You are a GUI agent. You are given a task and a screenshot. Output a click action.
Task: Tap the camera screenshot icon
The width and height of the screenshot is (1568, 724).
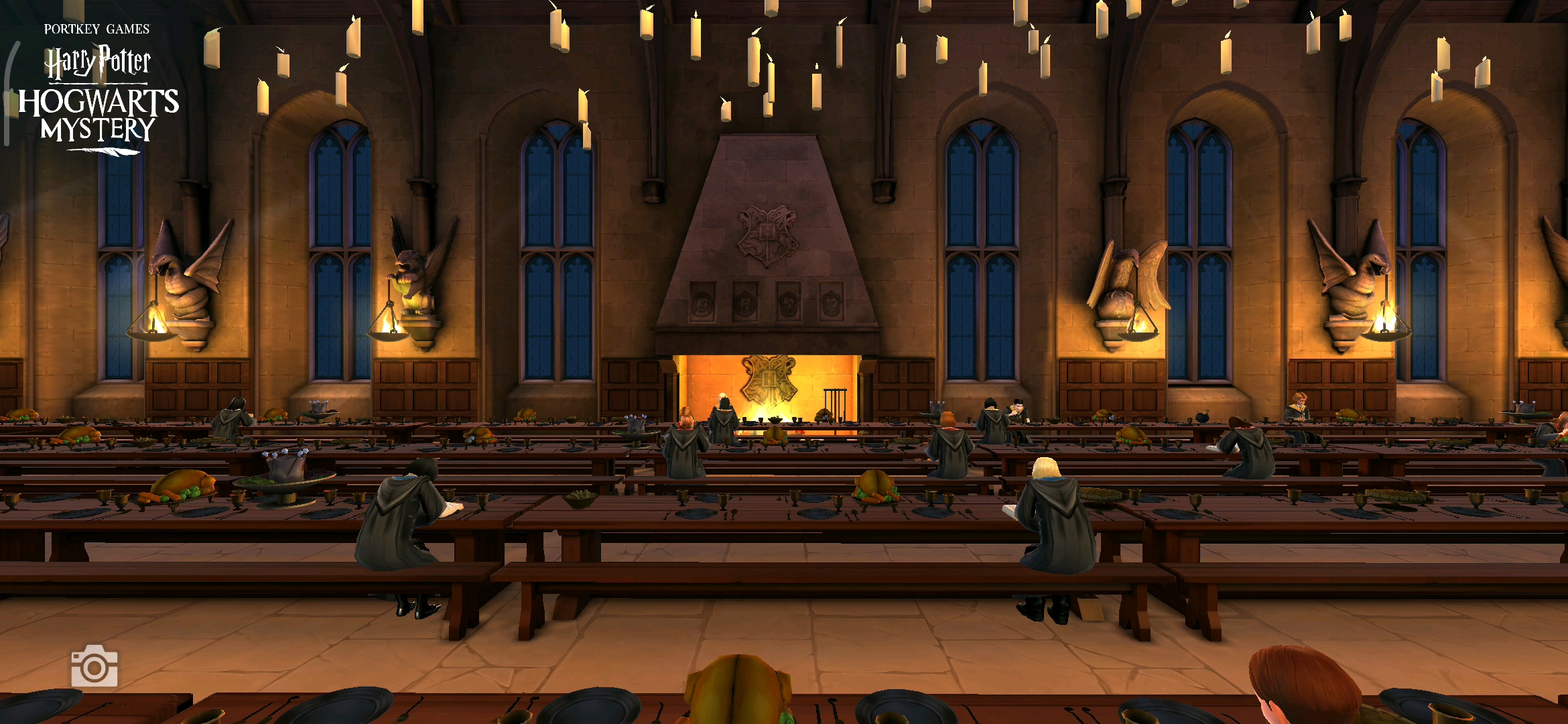94,666
